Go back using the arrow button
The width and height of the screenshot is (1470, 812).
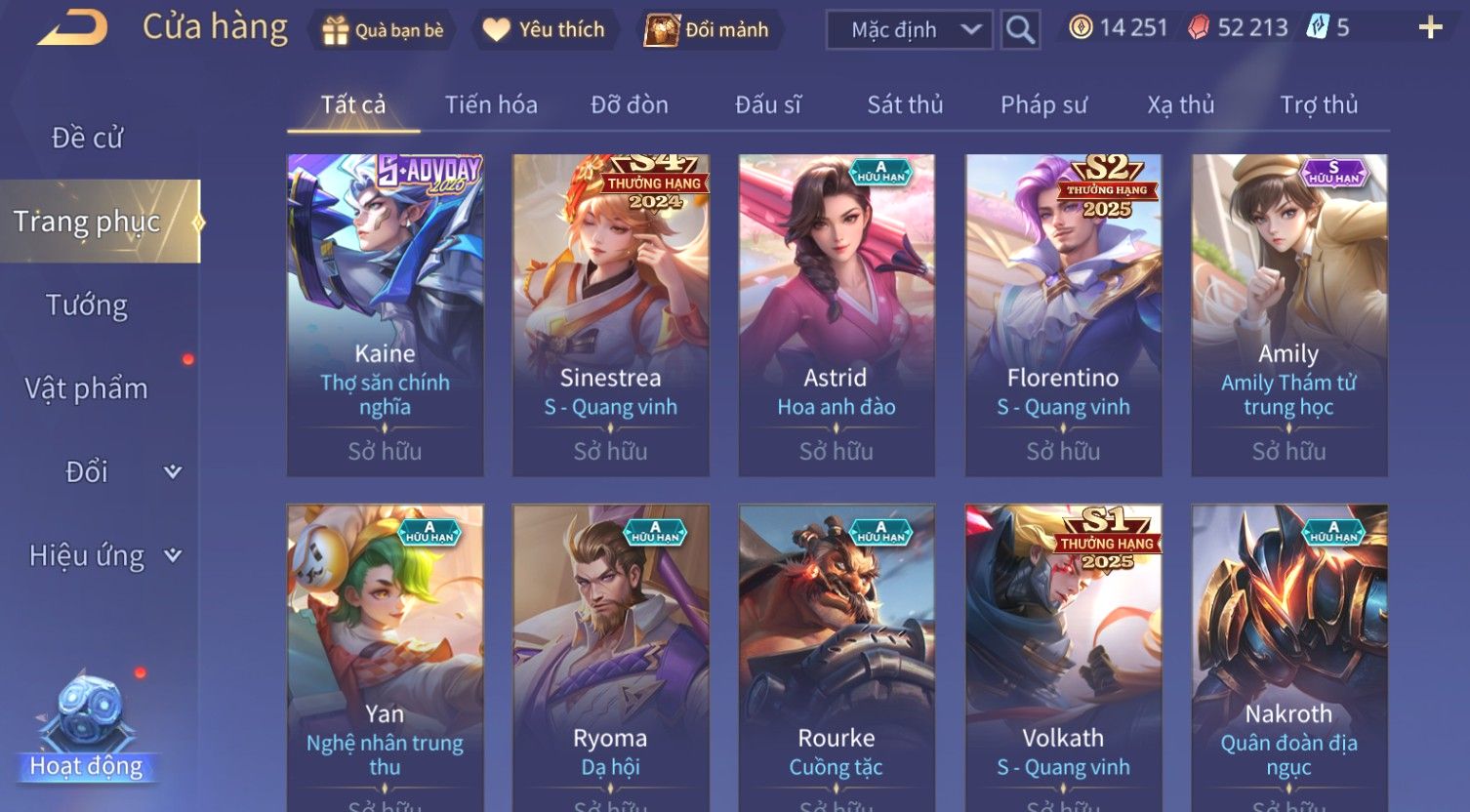click(72, 27)
